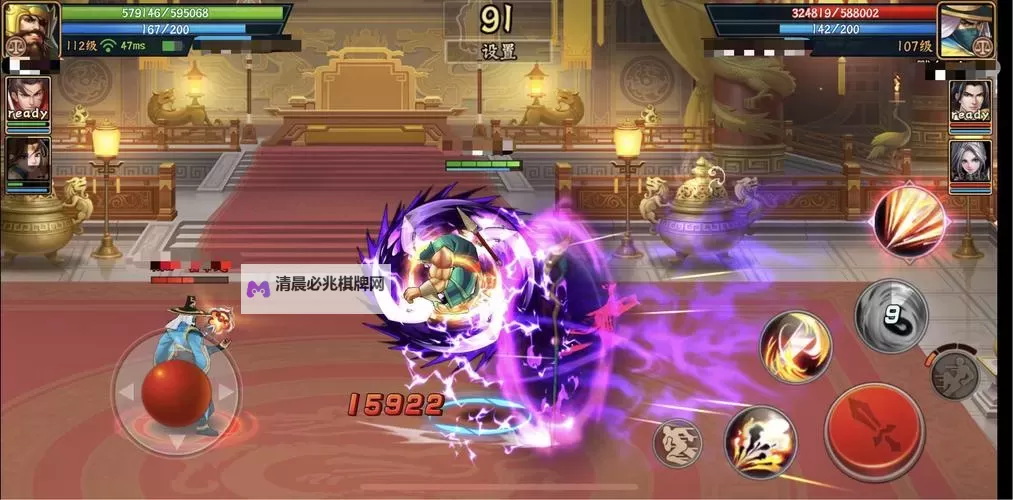Image resolution: width=1013 pixels, height=500 pixels.
Task: Activate the grey dodge icon with charge arc
Action: point(954,373)
